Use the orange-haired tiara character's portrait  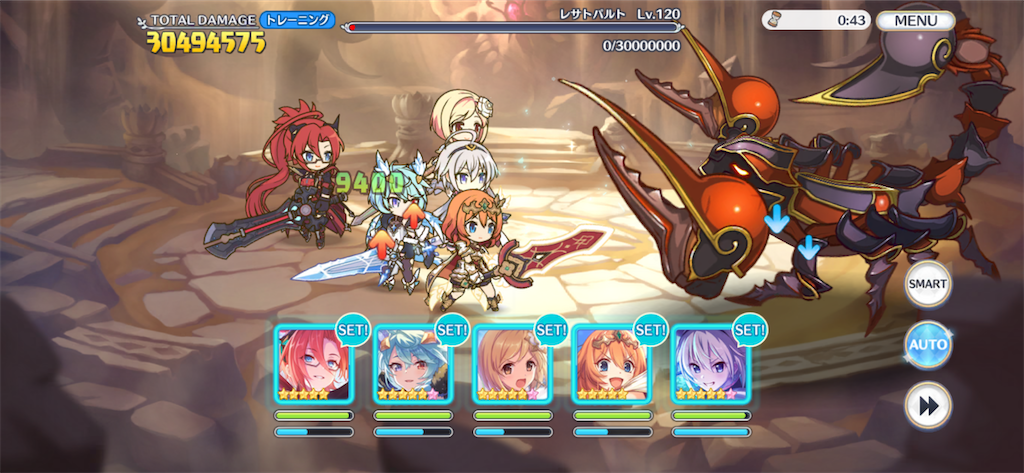[x=610, y=365]
